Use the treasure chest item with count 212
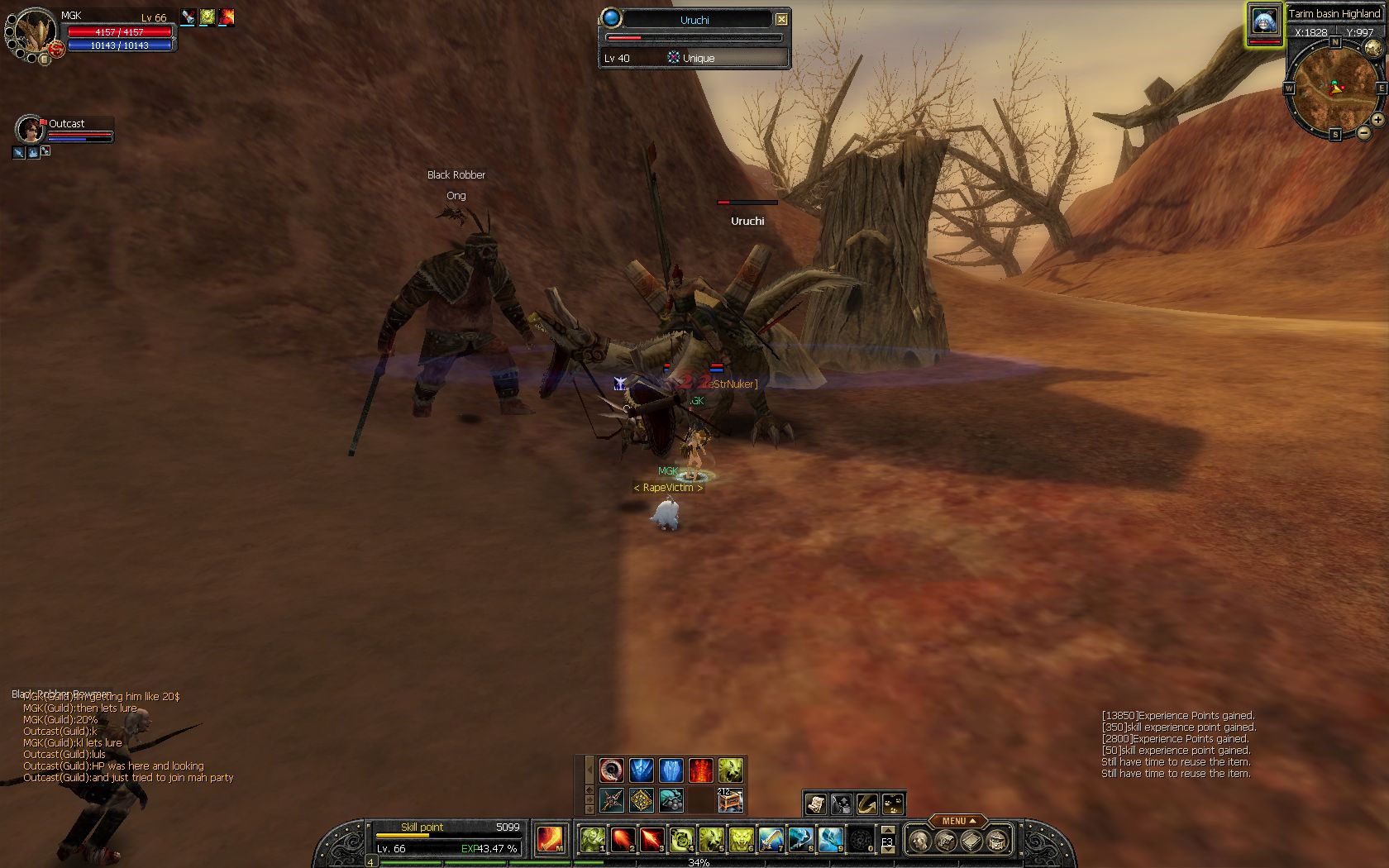This screenshot has width=1389, height=868. (x=730, y=799)
